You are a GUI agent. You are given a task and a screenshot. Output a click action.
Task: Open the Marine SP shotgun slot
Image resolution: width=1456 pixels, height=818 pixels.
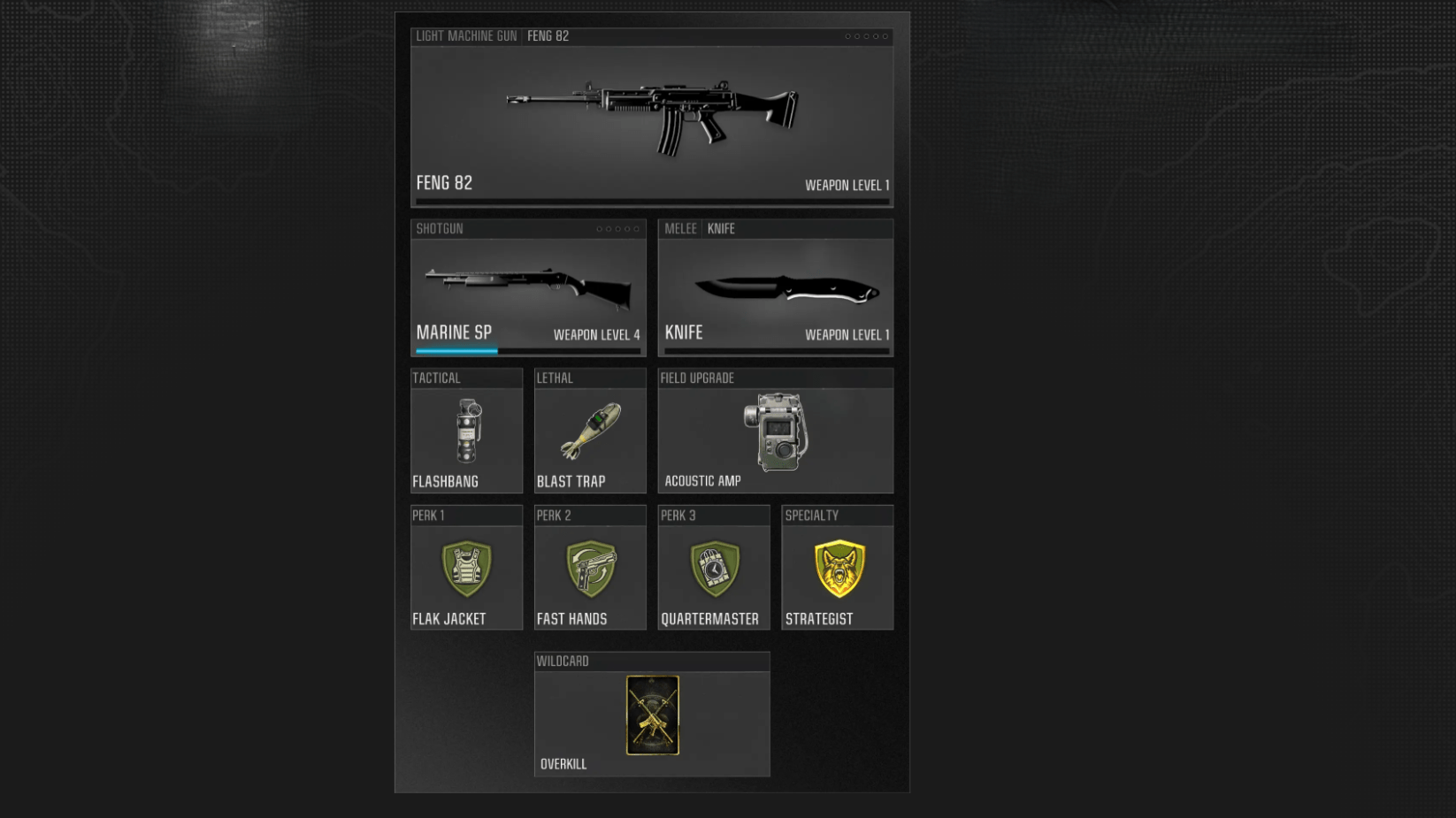528,289
